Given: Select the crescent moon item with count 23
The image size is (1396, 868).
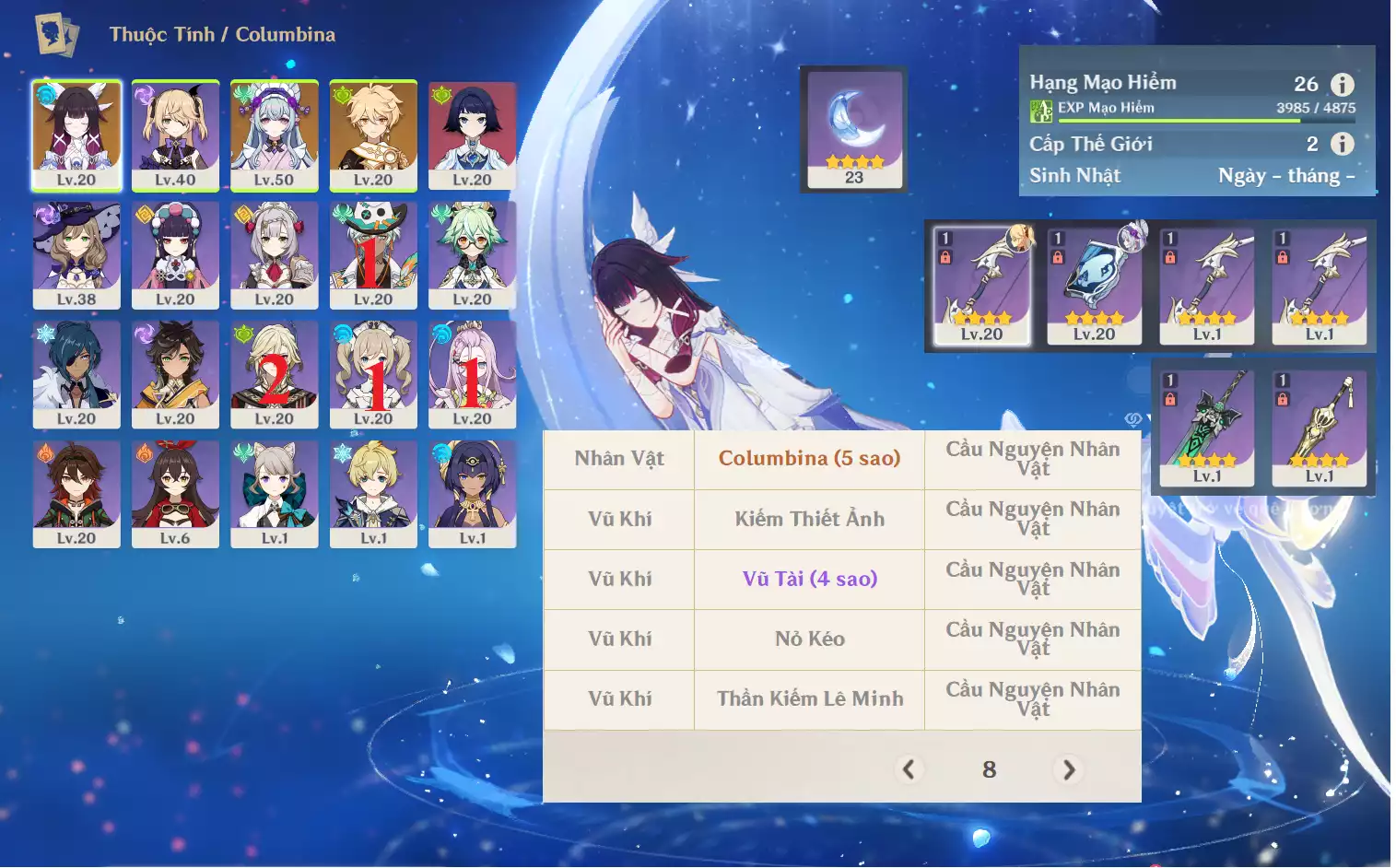Looking at the screenshot, I should coord(854,129).
